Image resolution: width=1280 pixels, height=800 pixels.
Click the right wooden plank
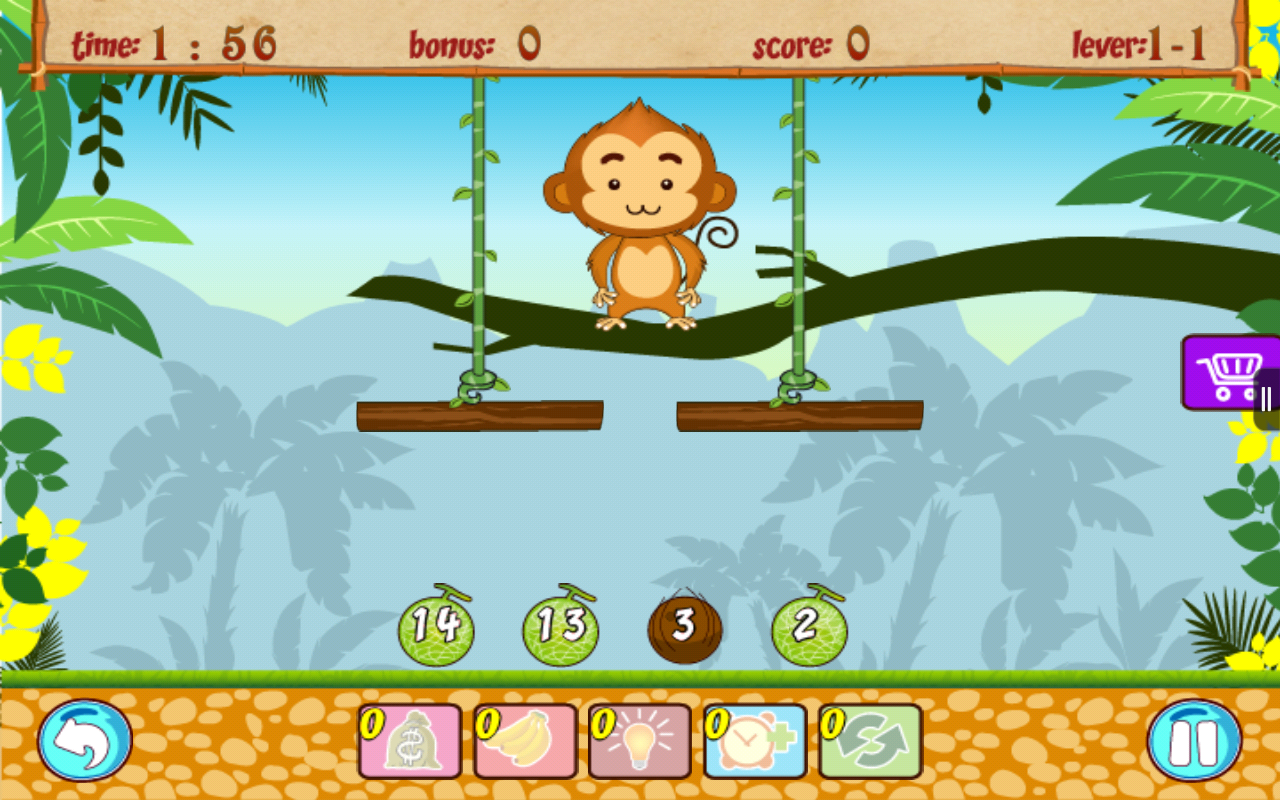point(798,413)
